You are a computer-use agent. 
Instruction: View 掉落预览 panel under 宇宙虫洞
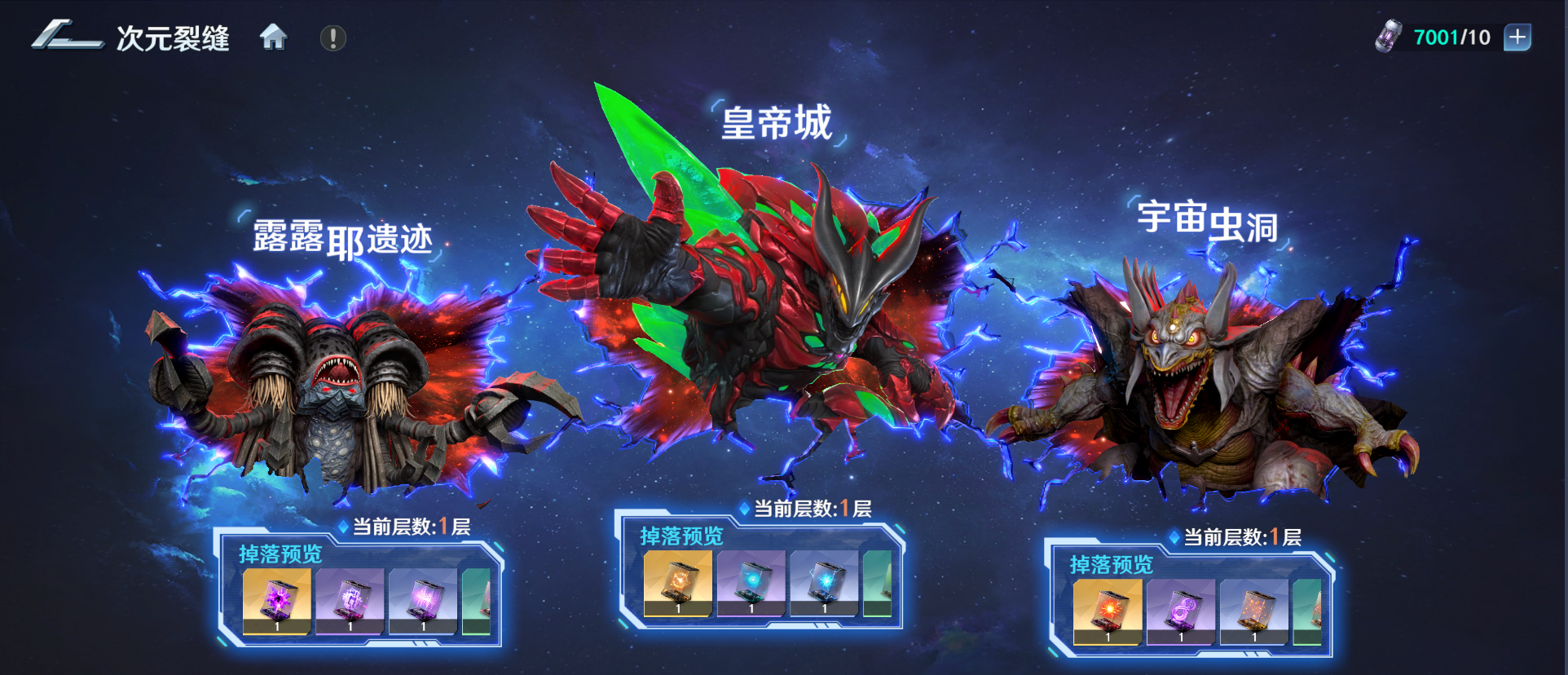pyautogui.click(x=1111, y=565)
